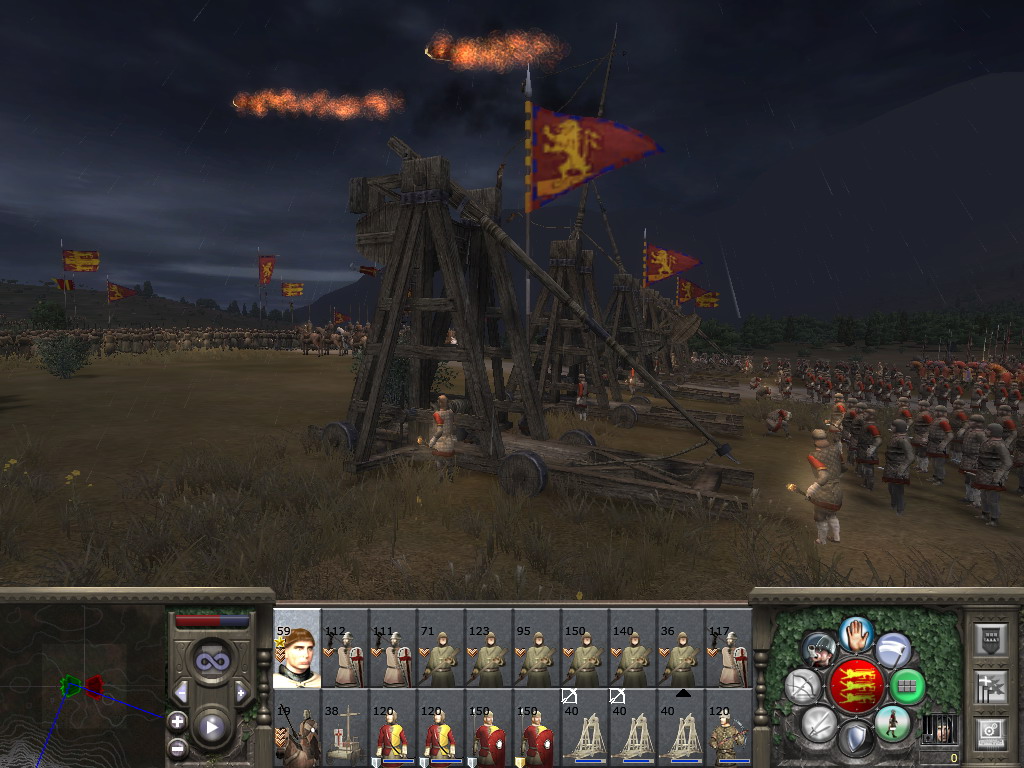Open battle options with the gear button
1024x768 pixels.
click(x=990, y=731)
